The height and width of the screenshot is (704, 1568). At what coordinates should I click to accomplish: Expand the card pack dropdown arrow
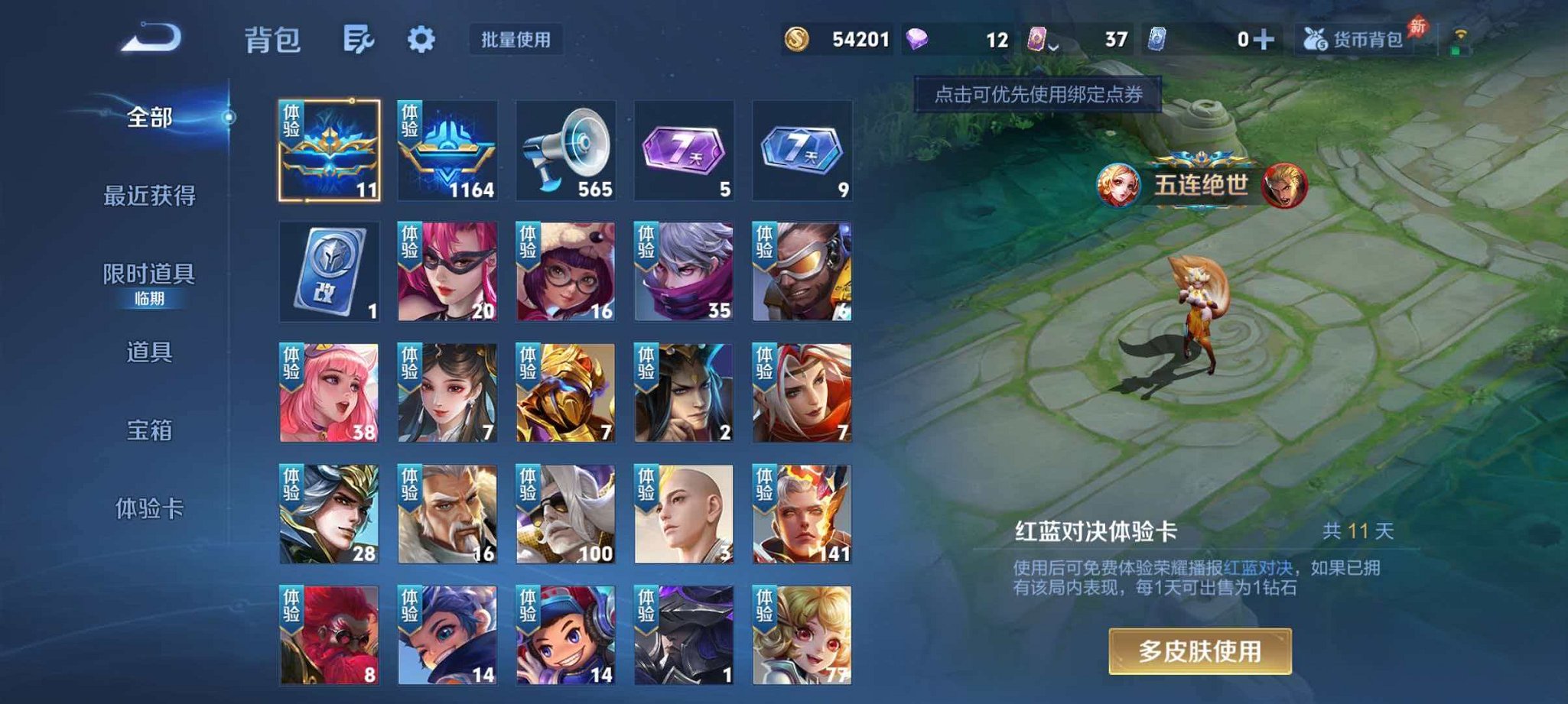coord(1055,46)
